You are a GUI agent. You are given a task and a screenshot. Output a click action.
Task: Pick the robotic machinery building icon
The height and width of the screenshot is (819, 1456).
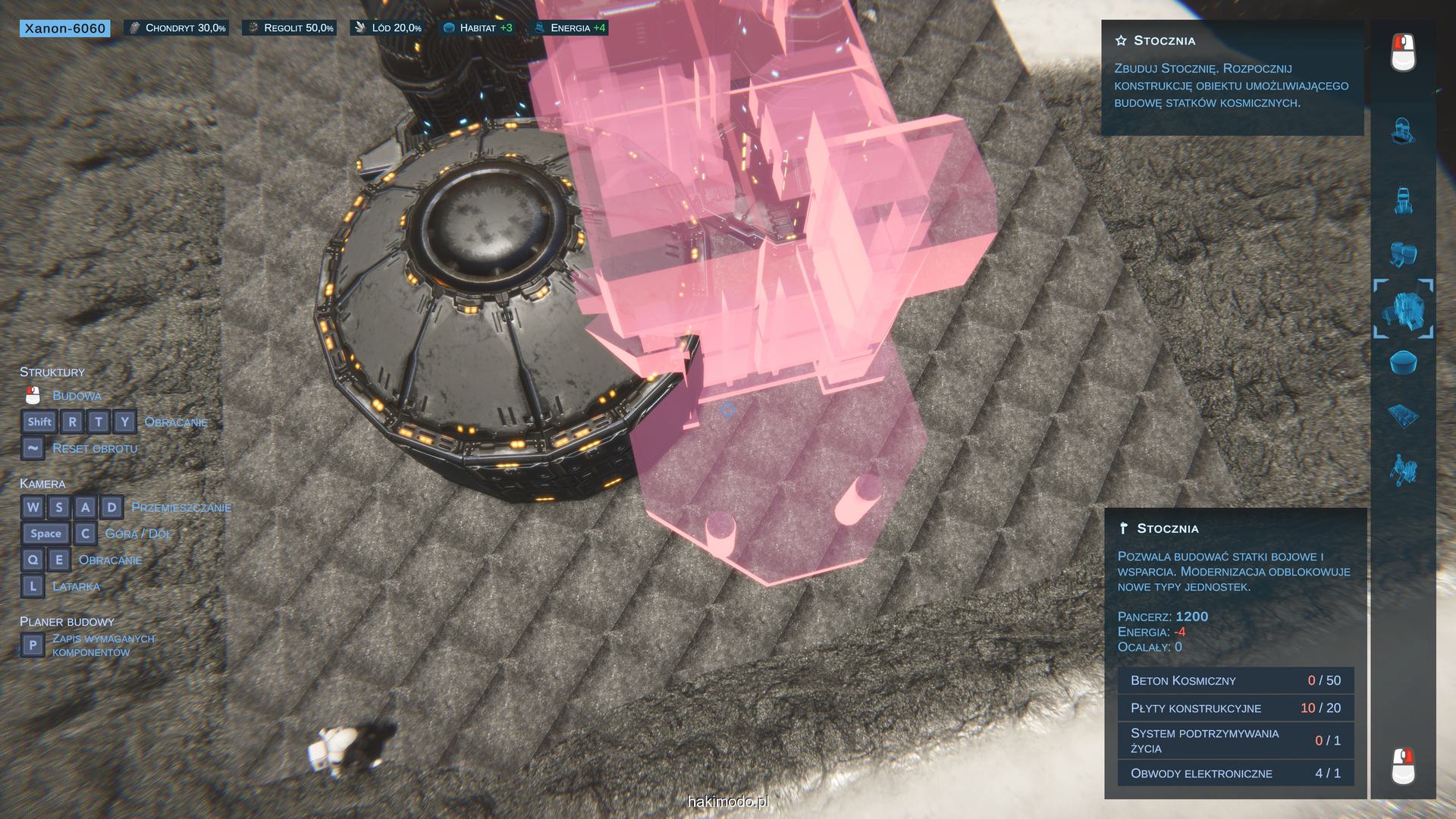click(x=1403, y=470)
